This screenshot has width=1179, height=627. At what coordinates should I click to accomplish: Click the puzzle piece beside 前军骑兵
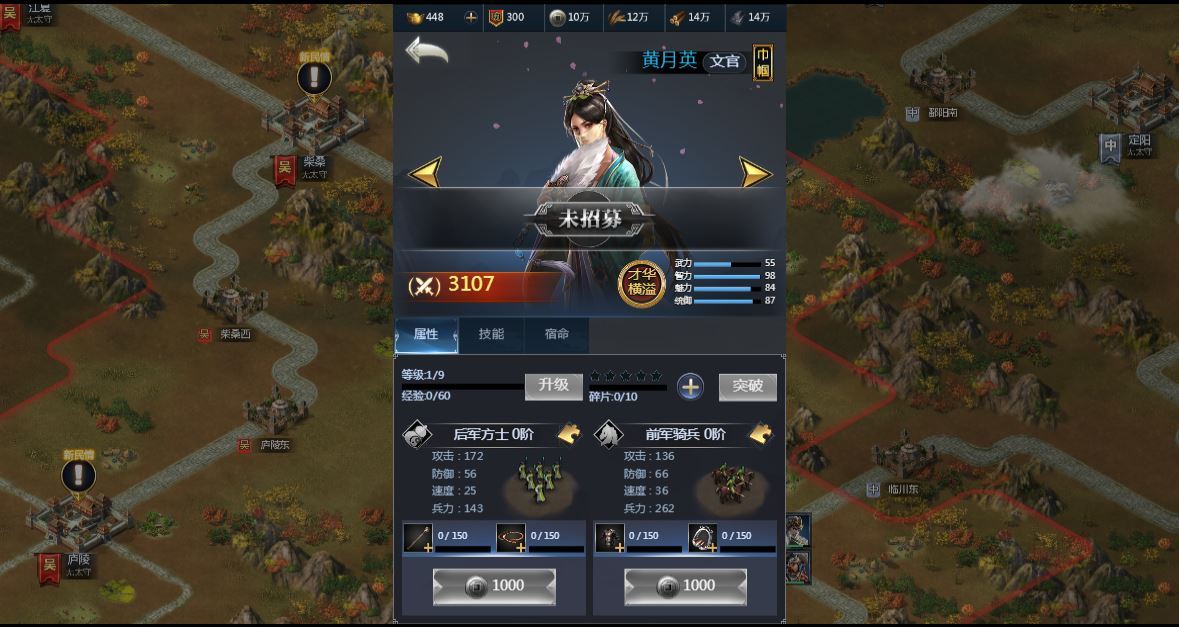[x=760, y=433]
